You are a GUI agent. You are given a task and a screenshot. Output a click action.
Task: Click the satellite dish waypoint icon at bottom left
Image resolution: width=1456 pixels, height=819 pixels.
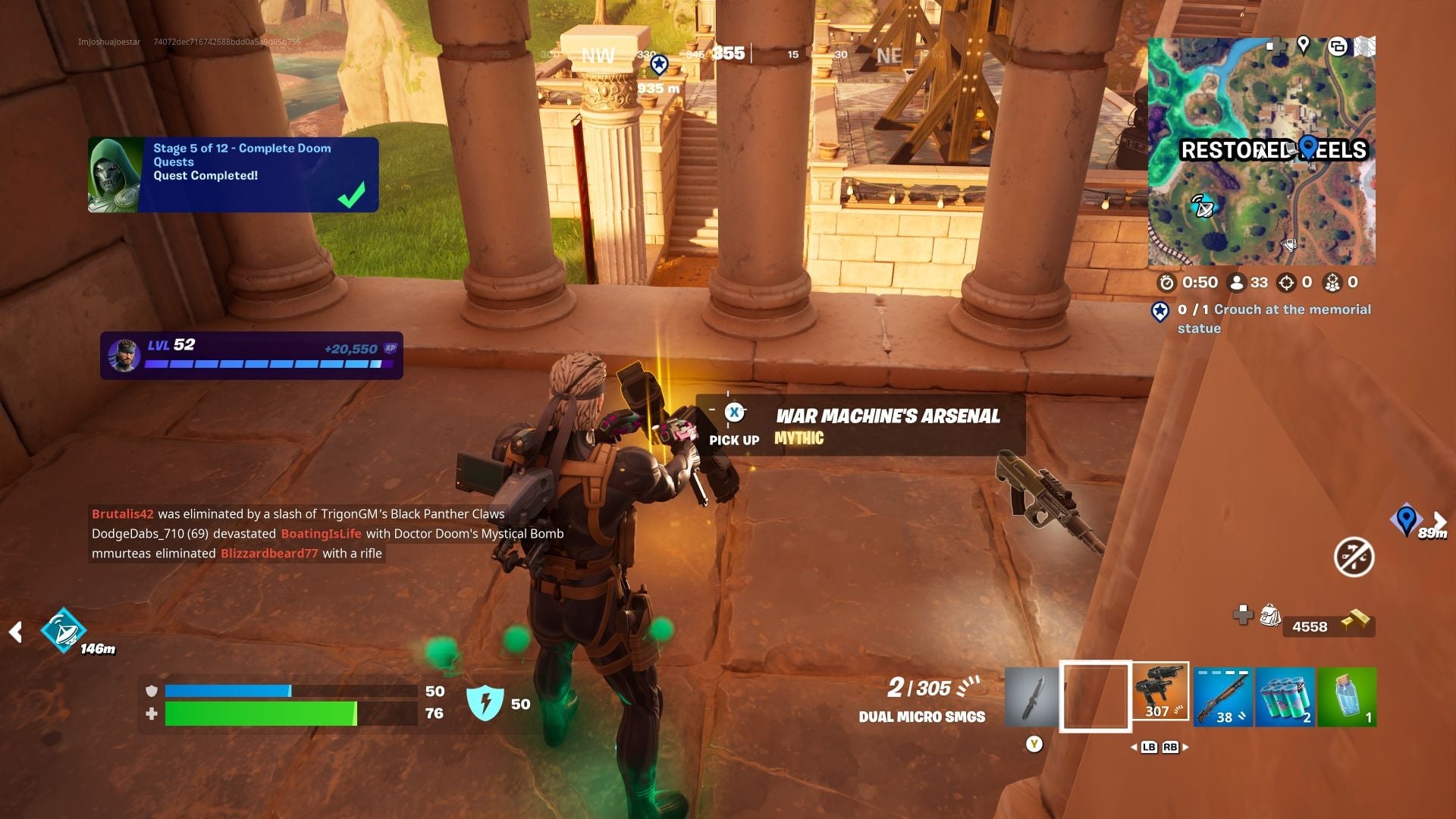pos(64,629)
